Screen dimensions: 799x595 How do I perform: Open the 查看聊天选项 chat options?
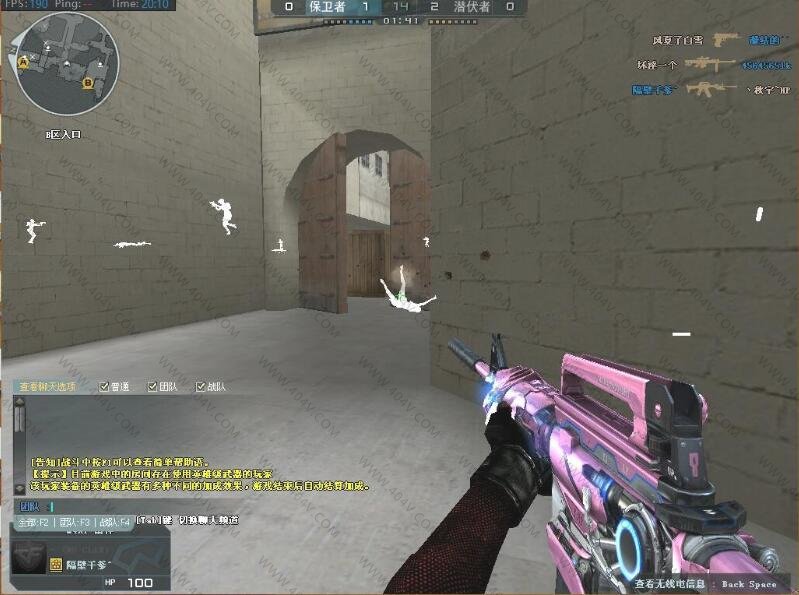(50, 386)
